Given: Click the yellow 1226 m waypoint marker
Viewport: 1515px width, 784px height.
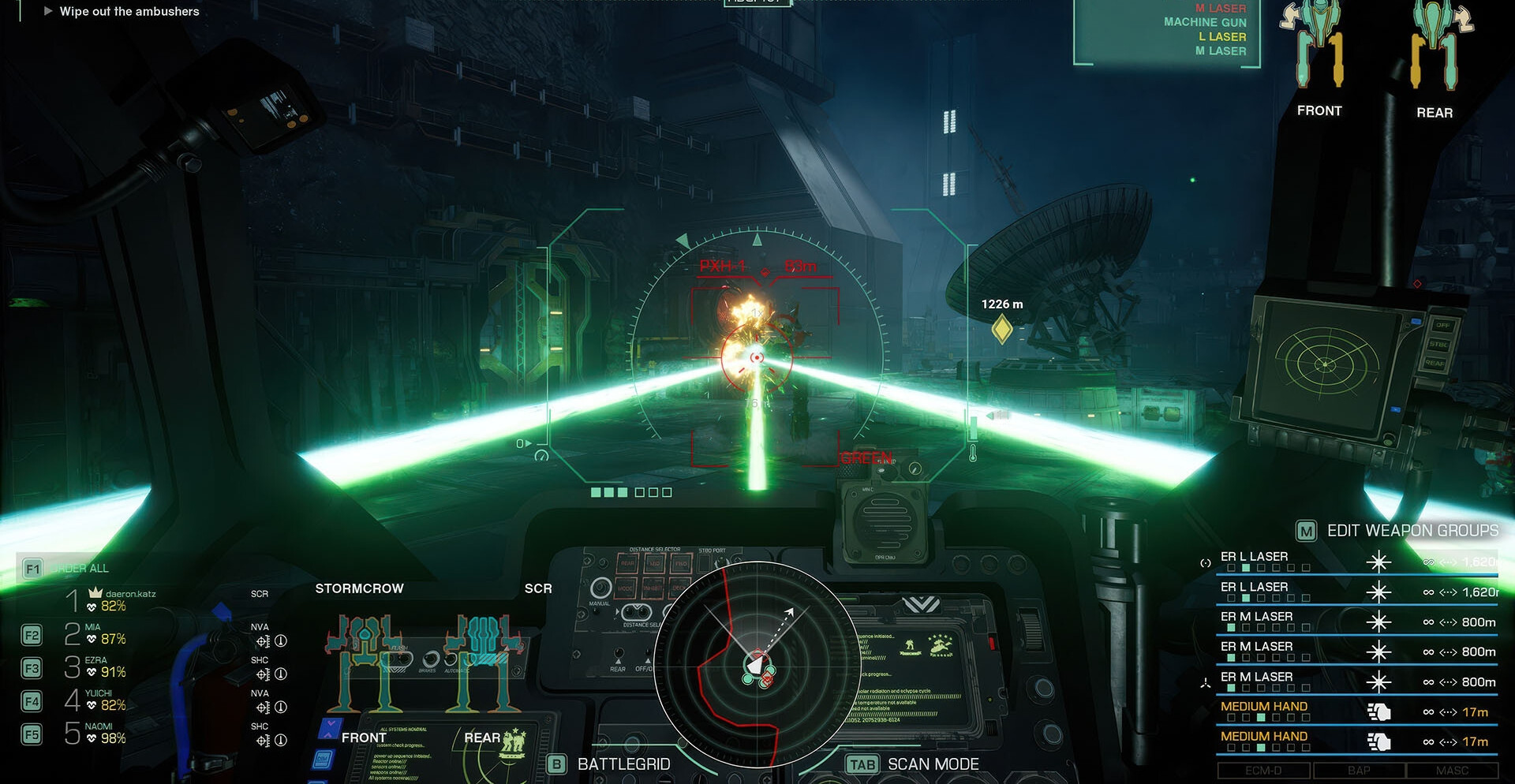Looking at the screenshot, I should click(x=1001, y=329).
